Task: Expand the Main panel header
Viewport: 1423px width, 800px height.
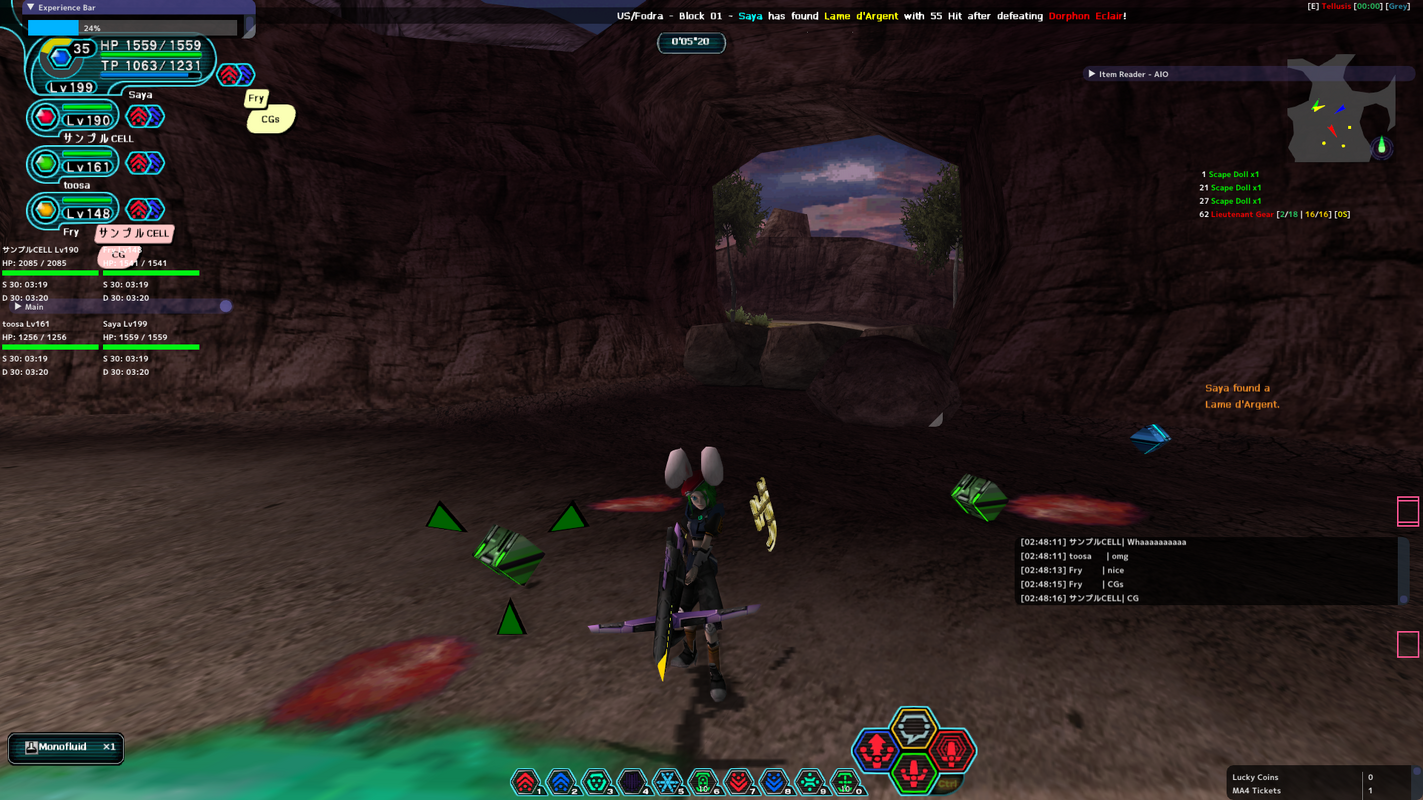Action: [18, 307]
